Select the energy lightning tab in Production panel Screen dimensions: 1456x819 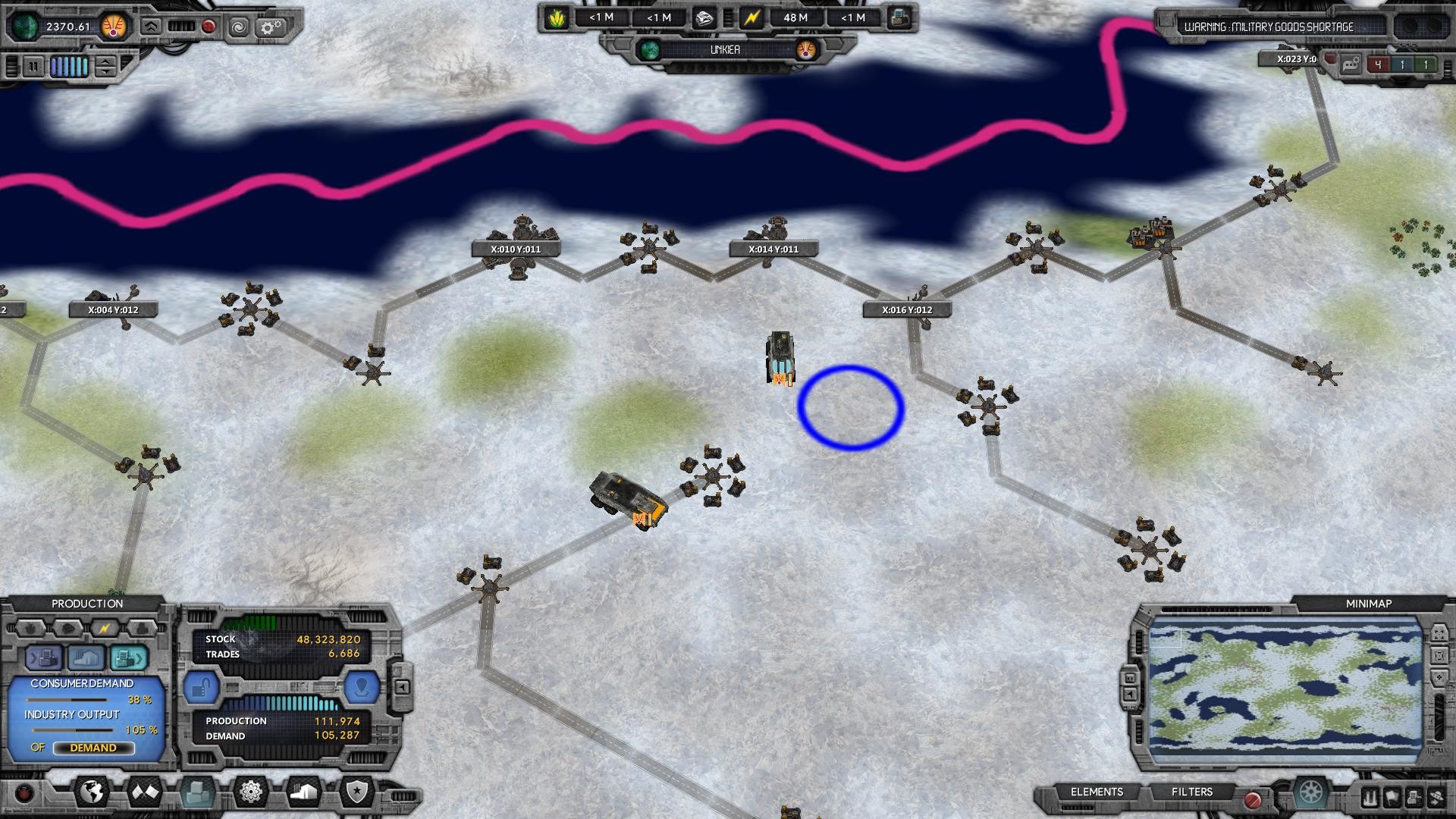105,627
